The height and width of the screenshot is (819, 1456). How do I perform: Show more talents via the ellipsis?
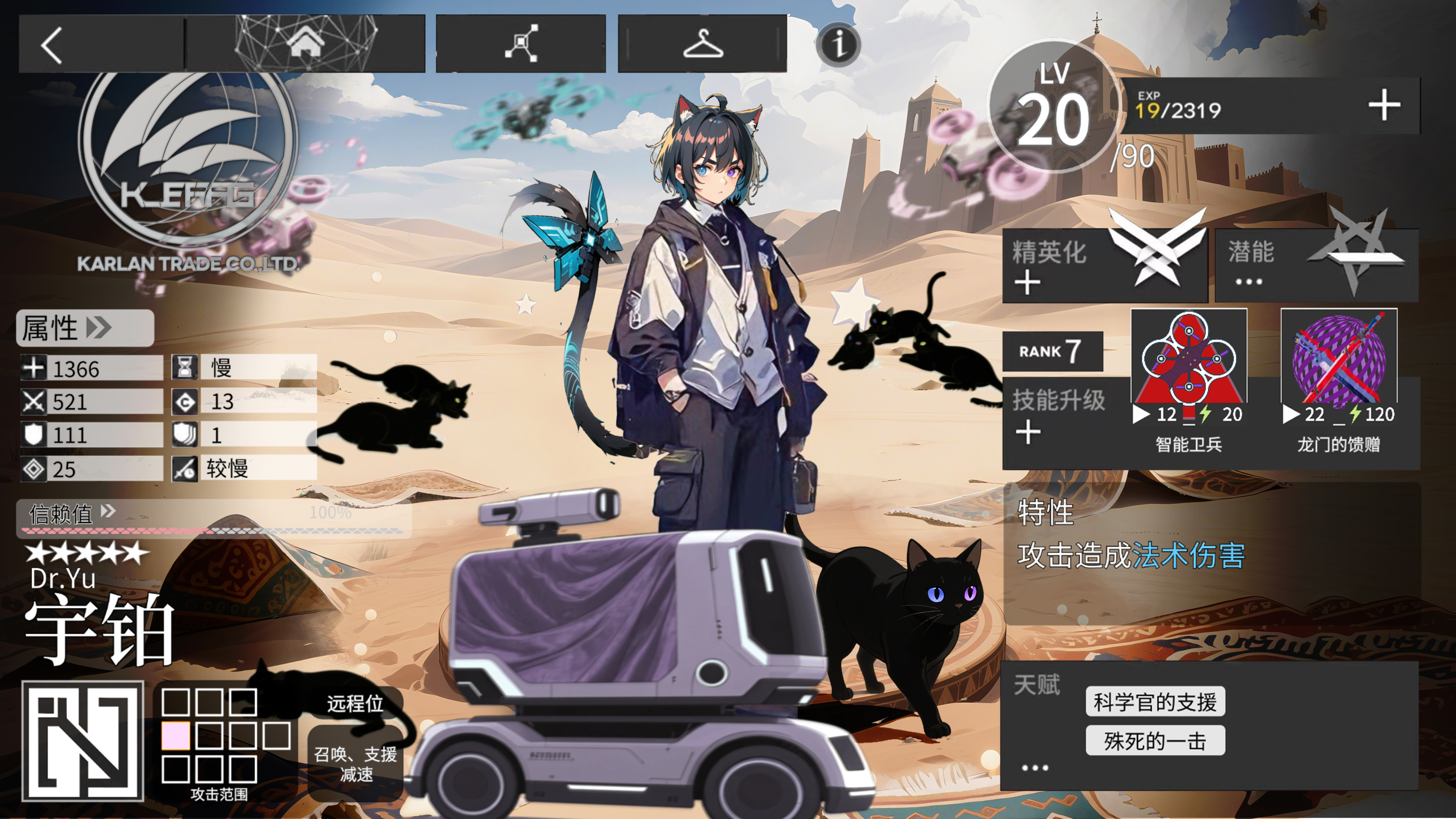1034,767
